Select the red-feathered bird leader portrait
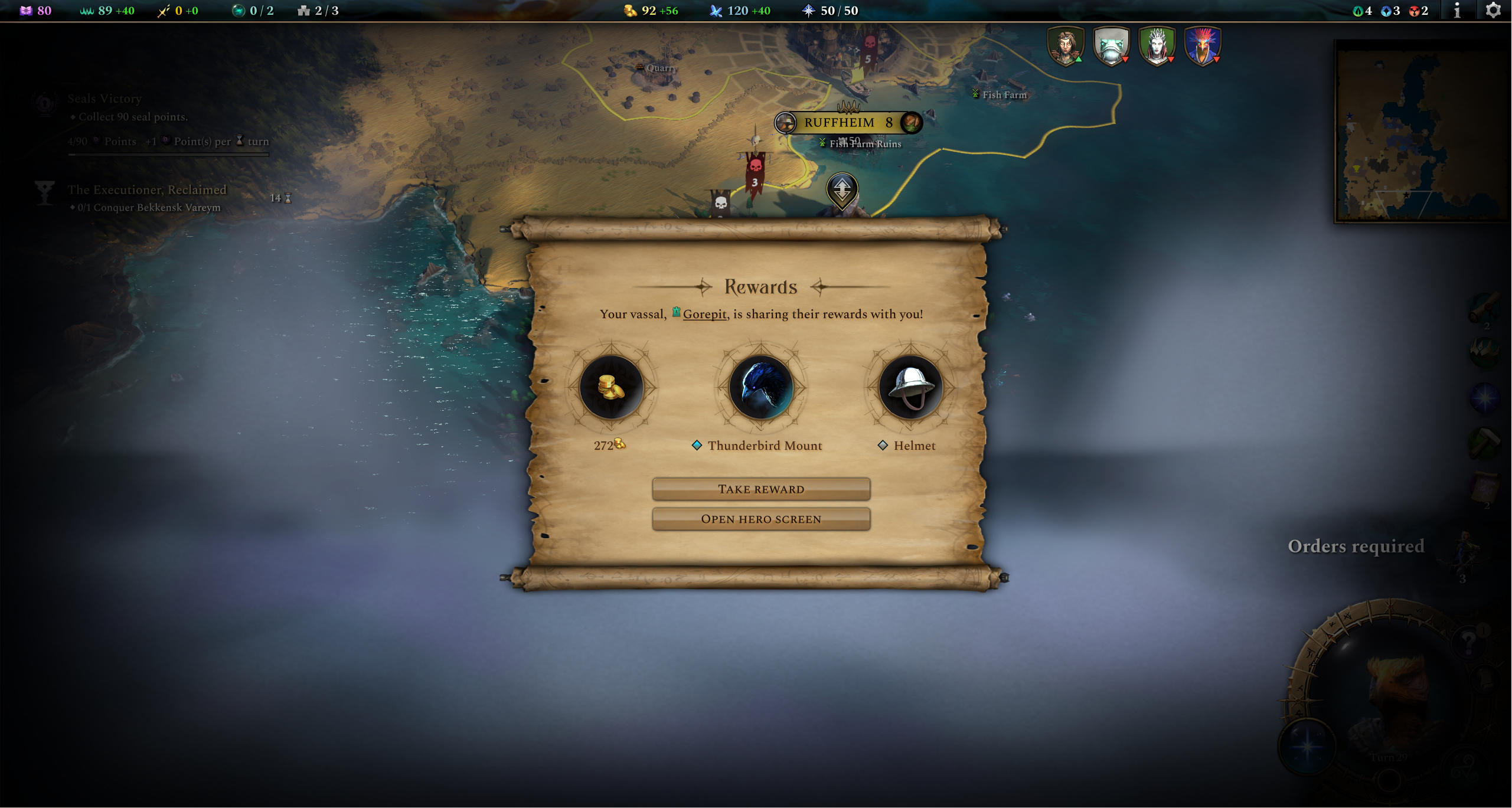This screenshot has height=808, width=1512. point(1202,46)
